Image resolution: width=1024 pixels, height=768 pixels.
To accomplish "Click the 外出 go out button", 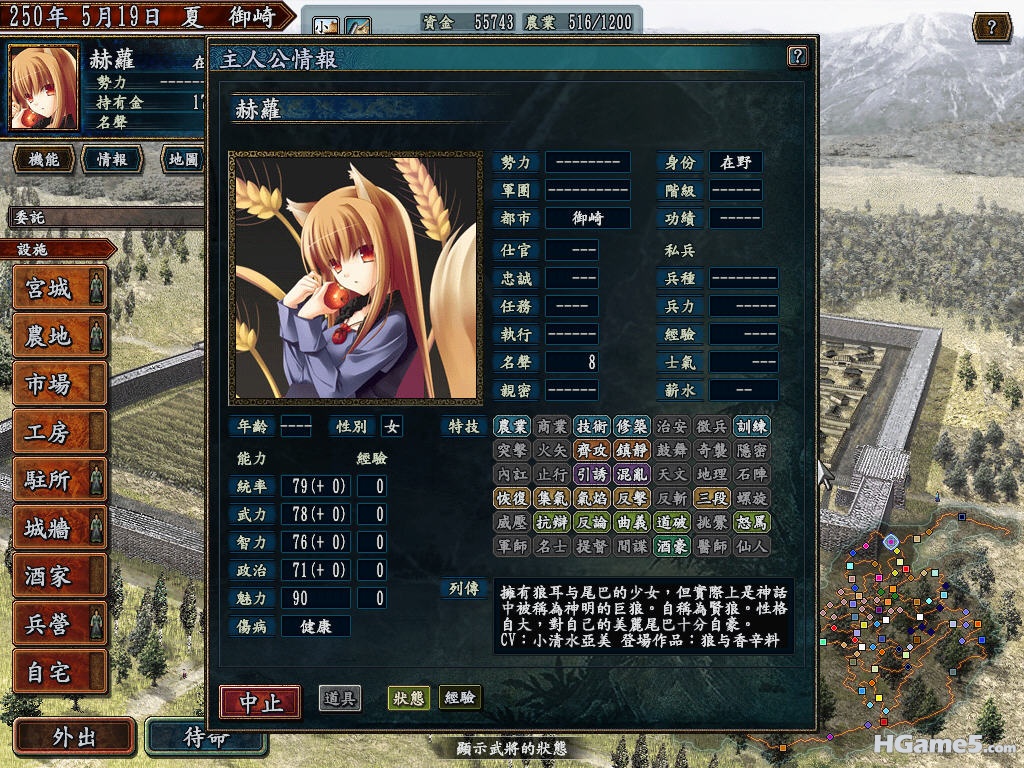I will (74, 737).
